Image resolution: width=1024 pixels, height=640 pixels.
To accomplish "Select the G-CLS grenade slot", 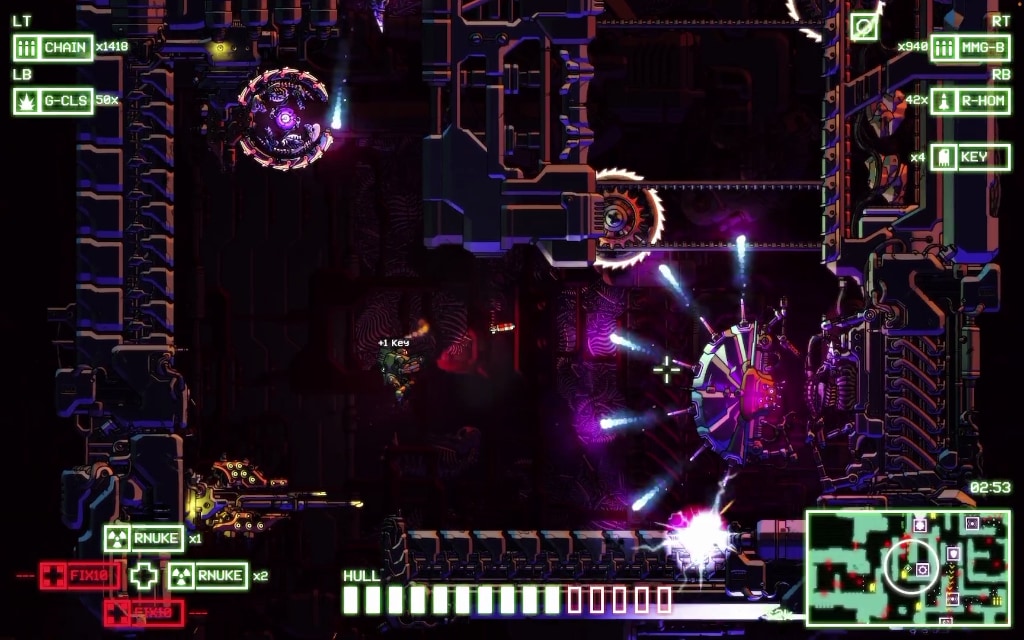I will 53,100.
